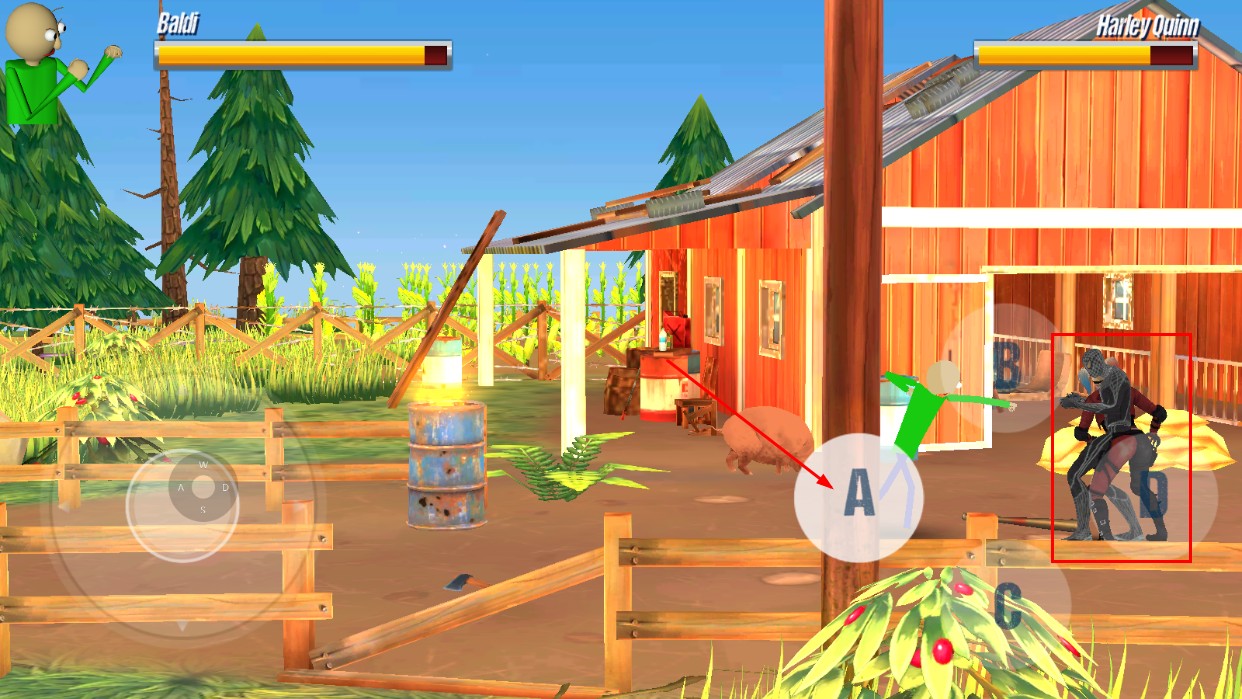The width and height of the screenshot is (1242, 699).
Task: Tap the A attack button
Action: [x=858, y=496]
